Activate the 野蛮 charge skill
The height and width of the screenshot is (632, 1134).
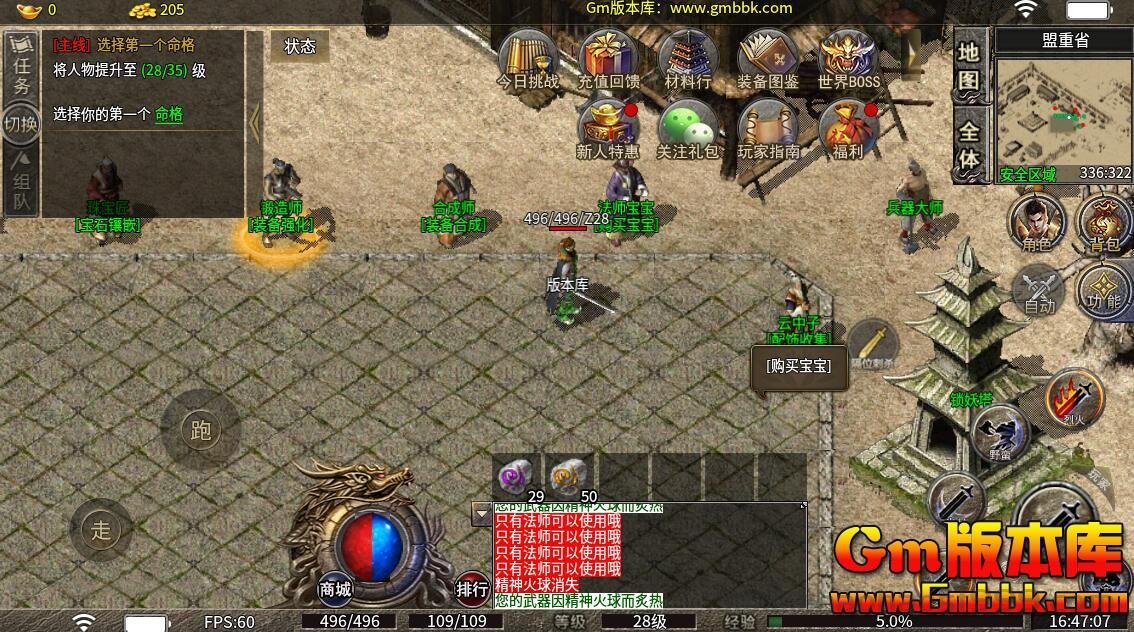pyautogui.click(x=1001, y=434)
